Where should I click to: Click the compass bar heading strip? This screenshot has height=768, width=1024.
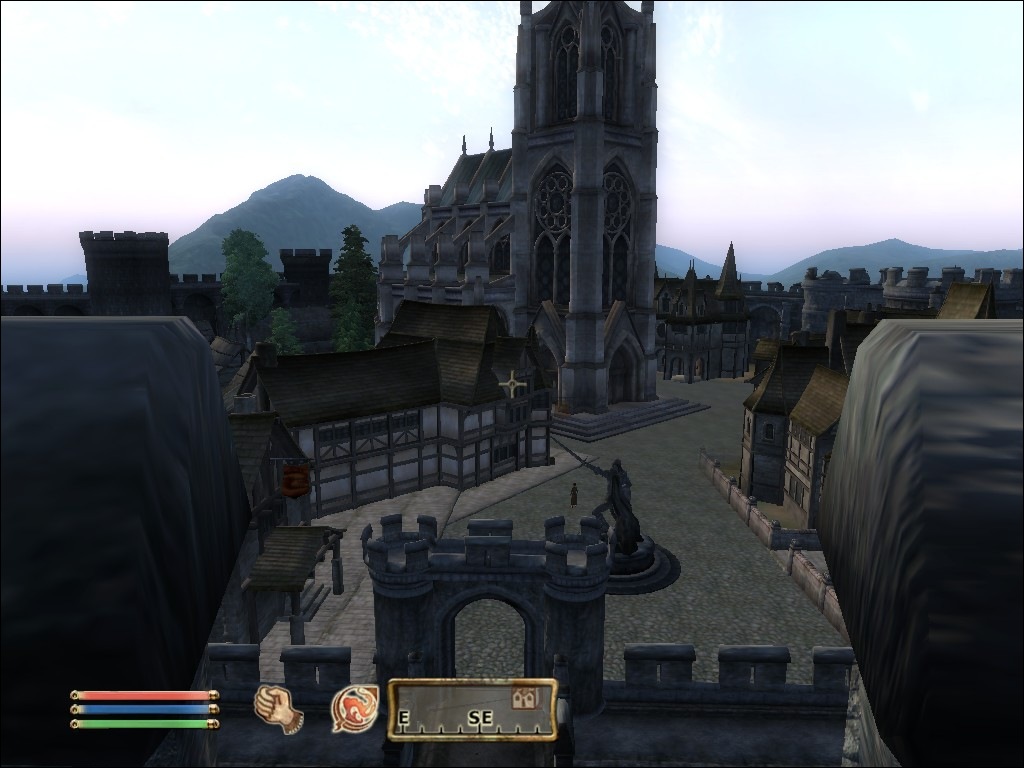click(472, 710)
